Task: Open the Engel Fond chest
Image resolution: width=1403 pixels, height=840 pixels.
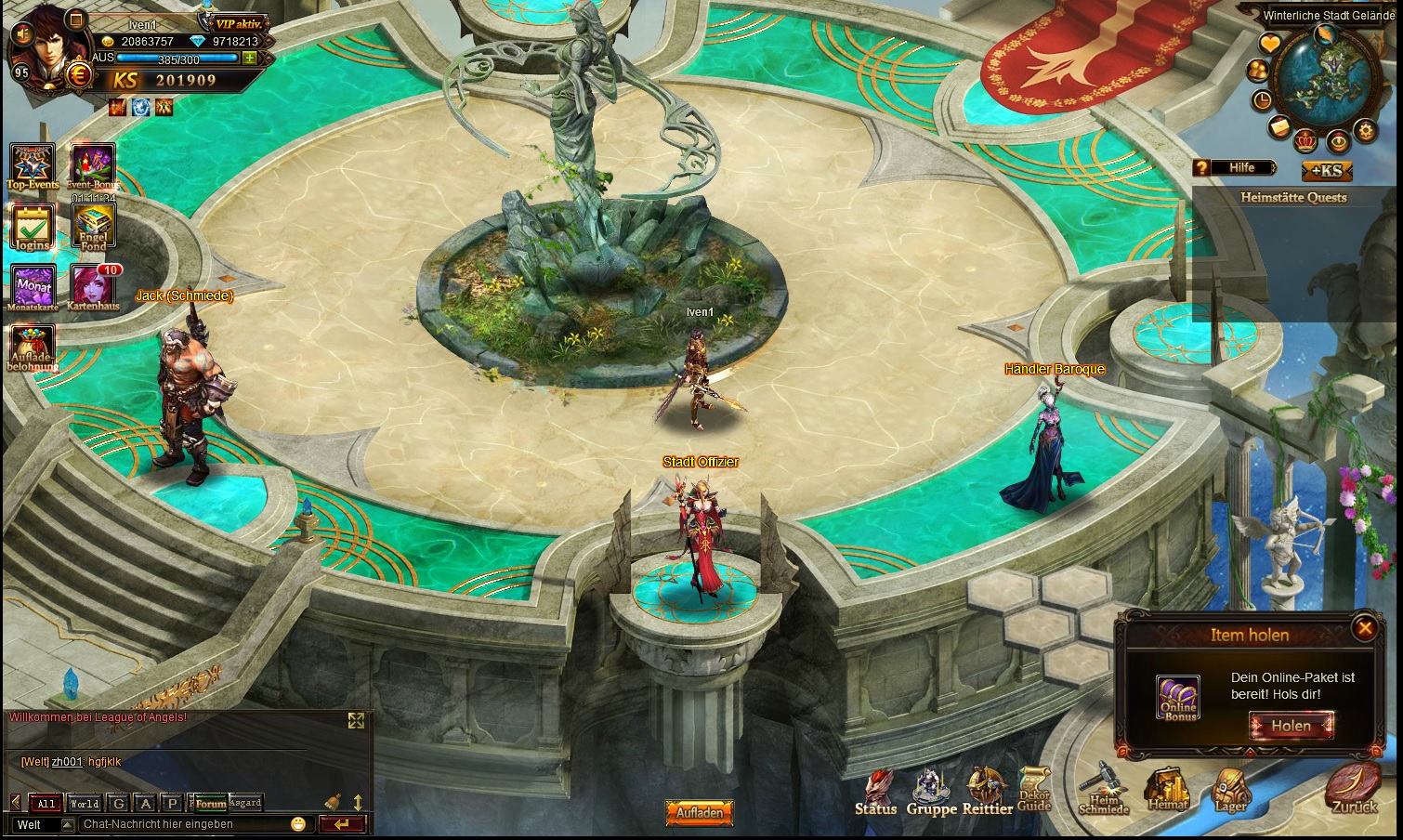Action: coord(93,226)
